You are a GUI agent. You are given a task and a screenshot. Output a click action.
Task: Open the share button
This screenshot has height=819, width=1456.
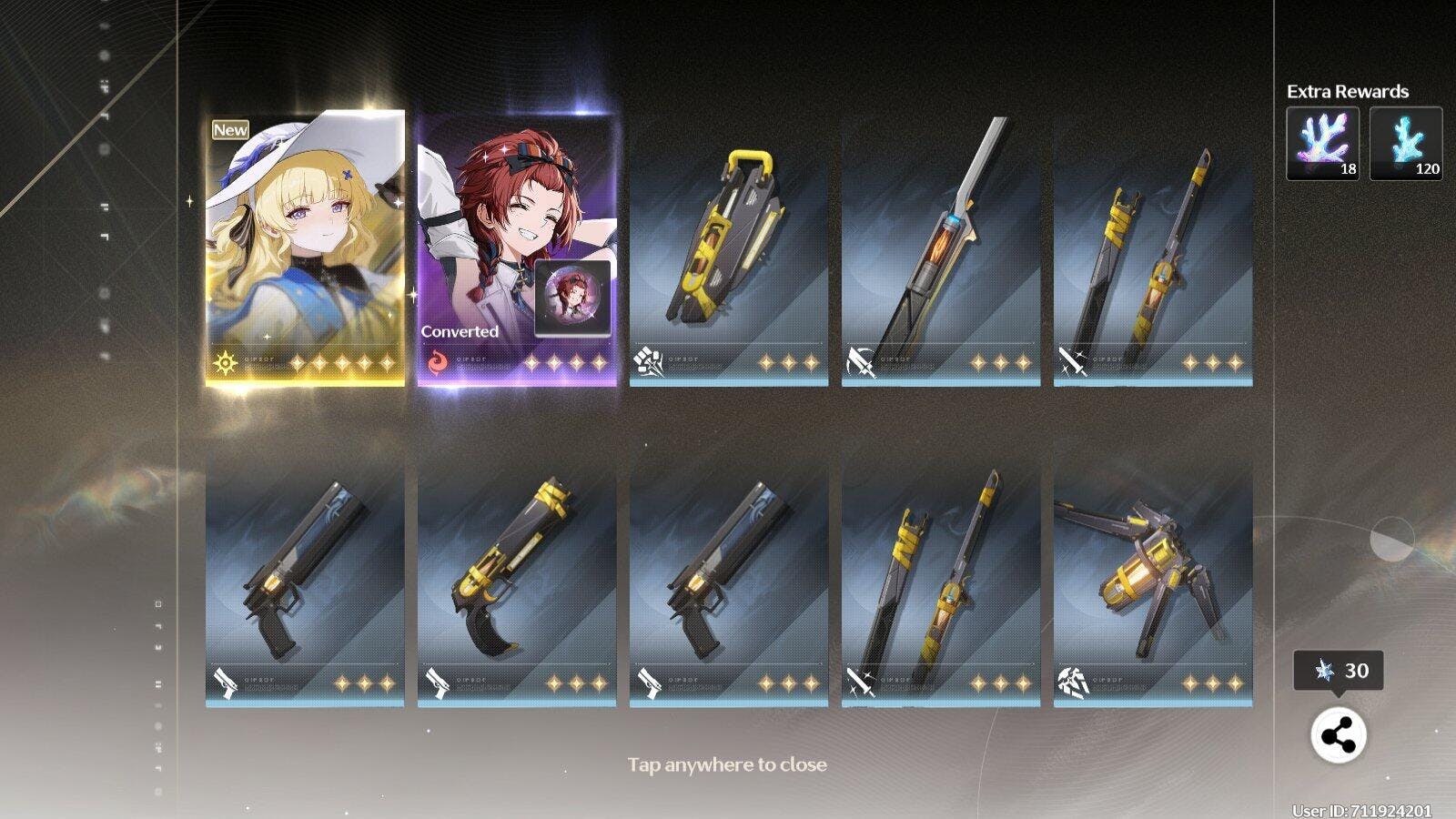point(1338,735)
